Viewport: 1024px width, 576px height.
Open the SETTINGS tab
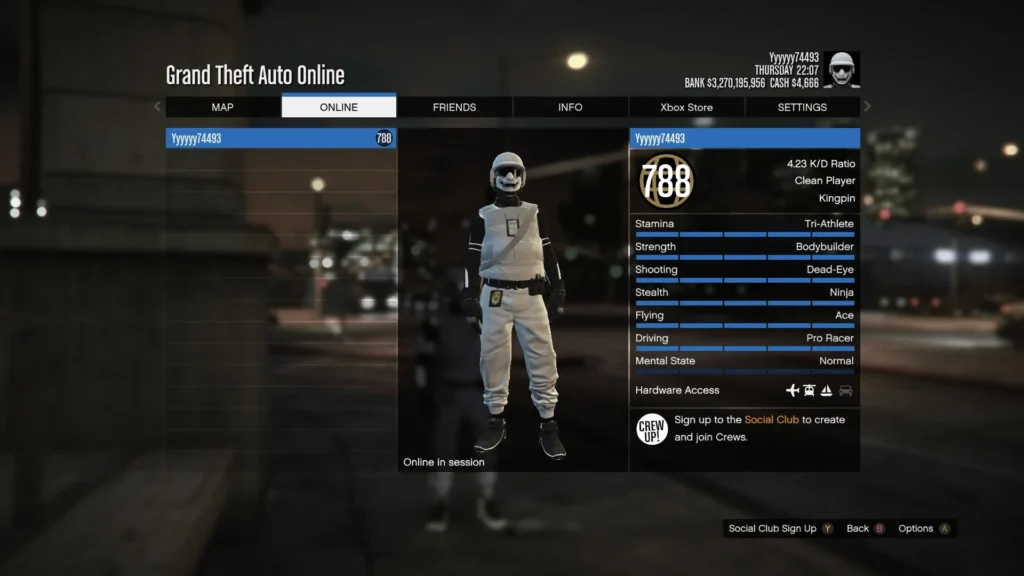pos(802,107)
